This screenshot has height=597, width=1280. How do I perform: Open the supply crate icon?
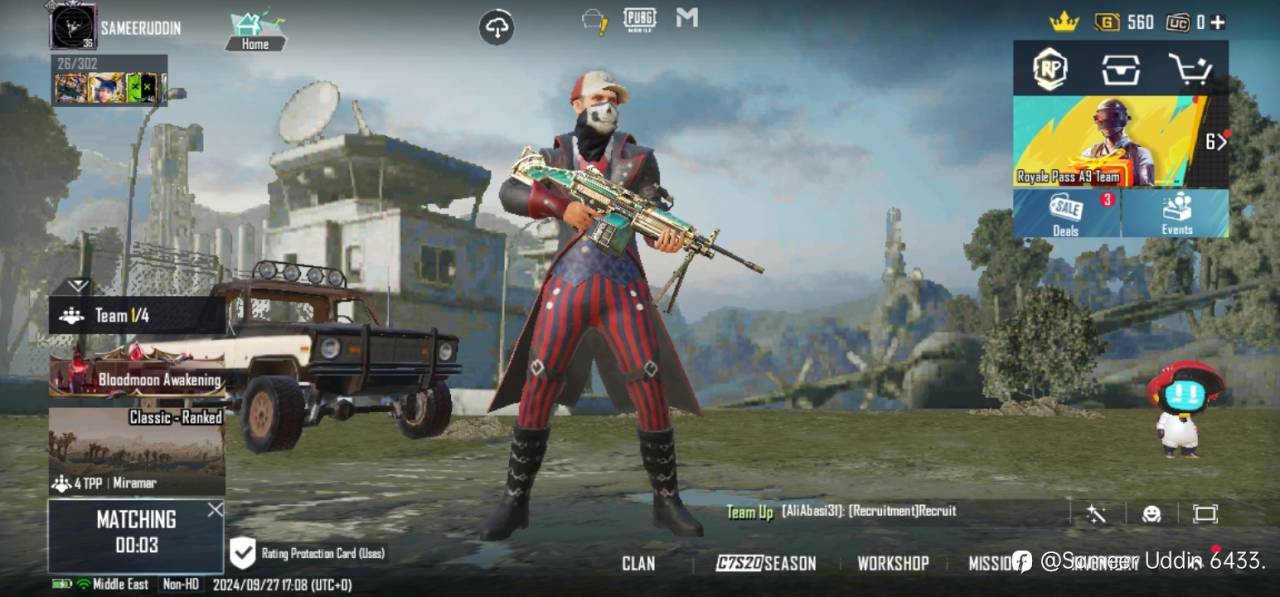click(x=1121, y=69)
